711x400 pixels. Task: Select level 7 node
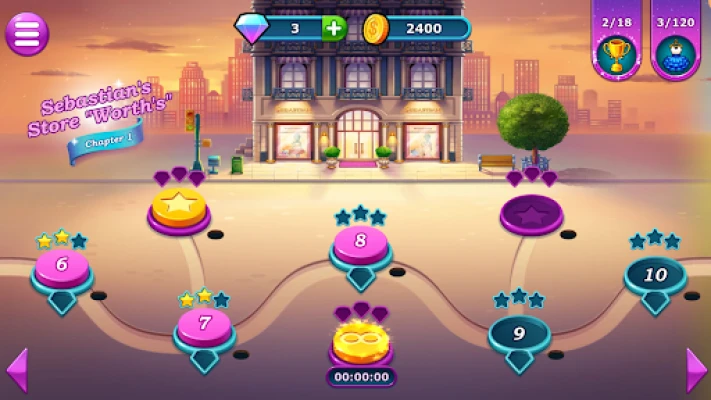[205, 325]
